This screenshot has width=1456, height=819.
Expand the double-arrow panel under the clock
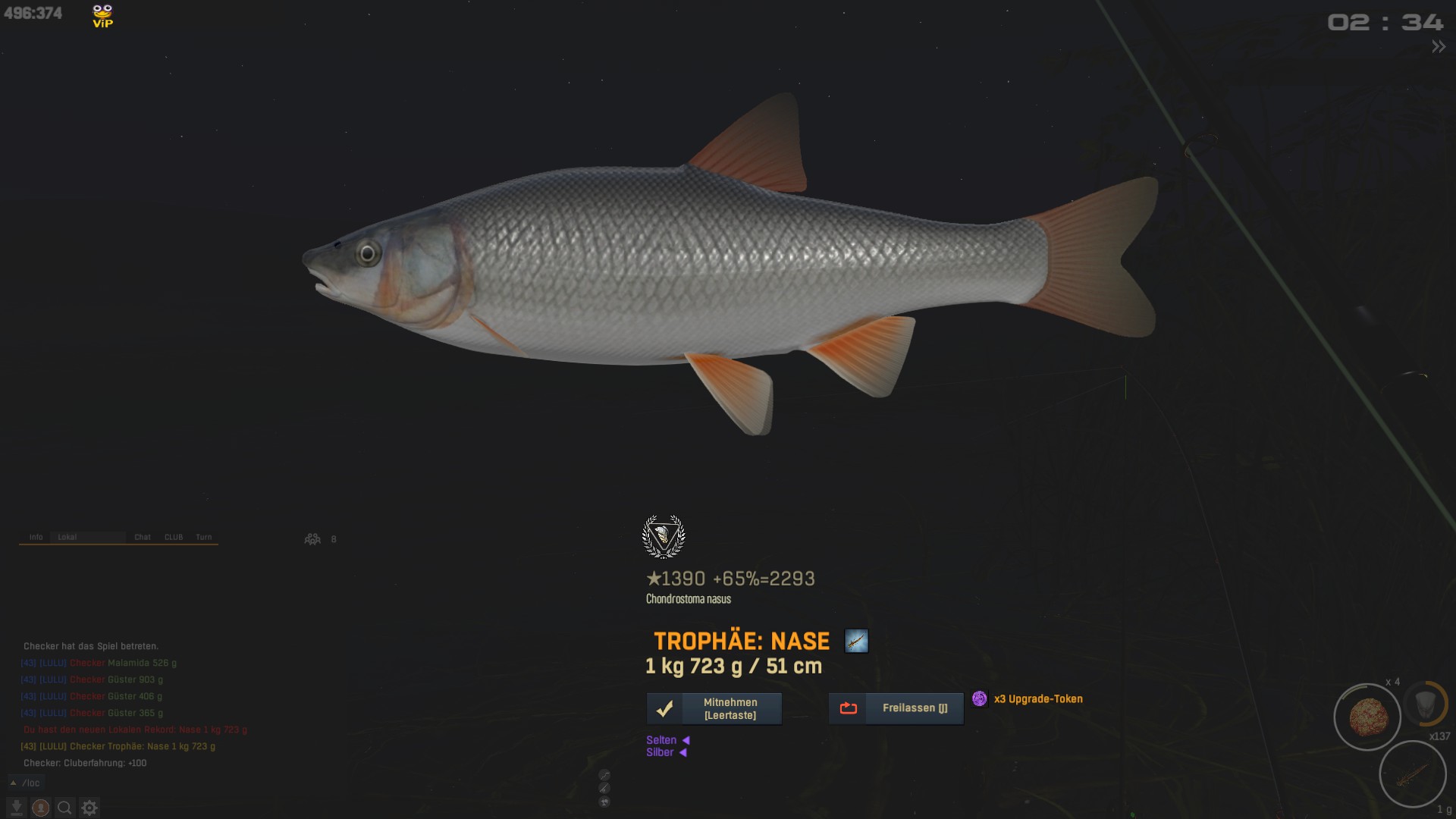(x=1438, y=47)
